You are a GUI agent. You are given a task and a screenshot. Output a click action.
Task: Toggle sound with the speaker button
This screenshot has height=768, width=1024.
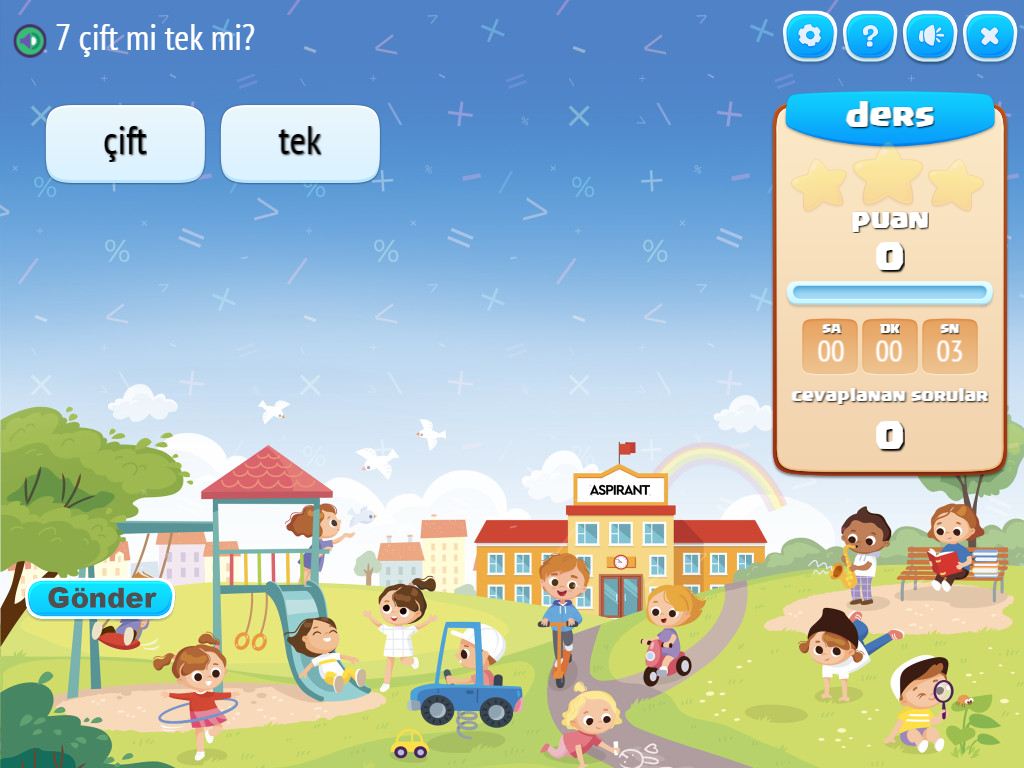[930, 37]
